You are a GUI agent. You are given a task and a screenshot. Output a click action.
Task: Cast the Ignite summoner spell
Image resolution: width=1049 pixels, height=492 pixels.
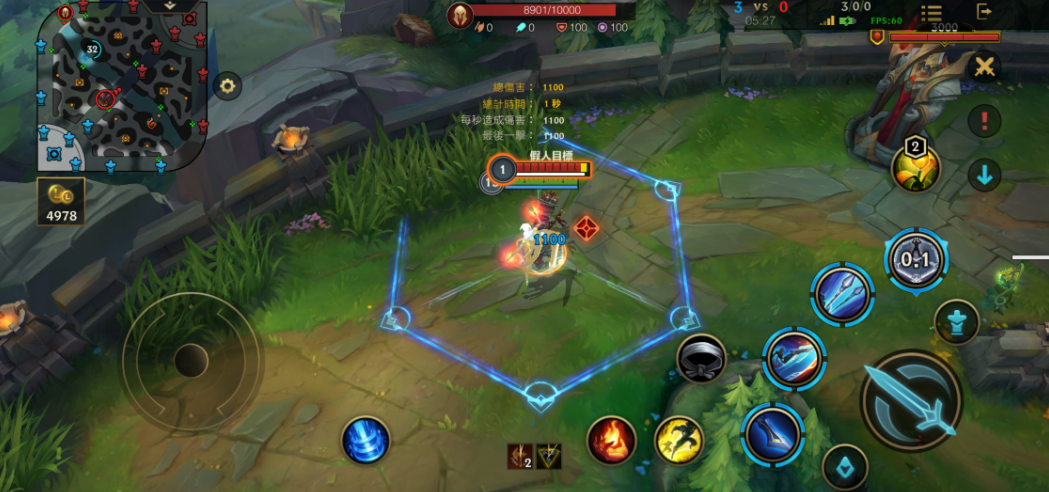pyautogui.click(x=613, y=441)
